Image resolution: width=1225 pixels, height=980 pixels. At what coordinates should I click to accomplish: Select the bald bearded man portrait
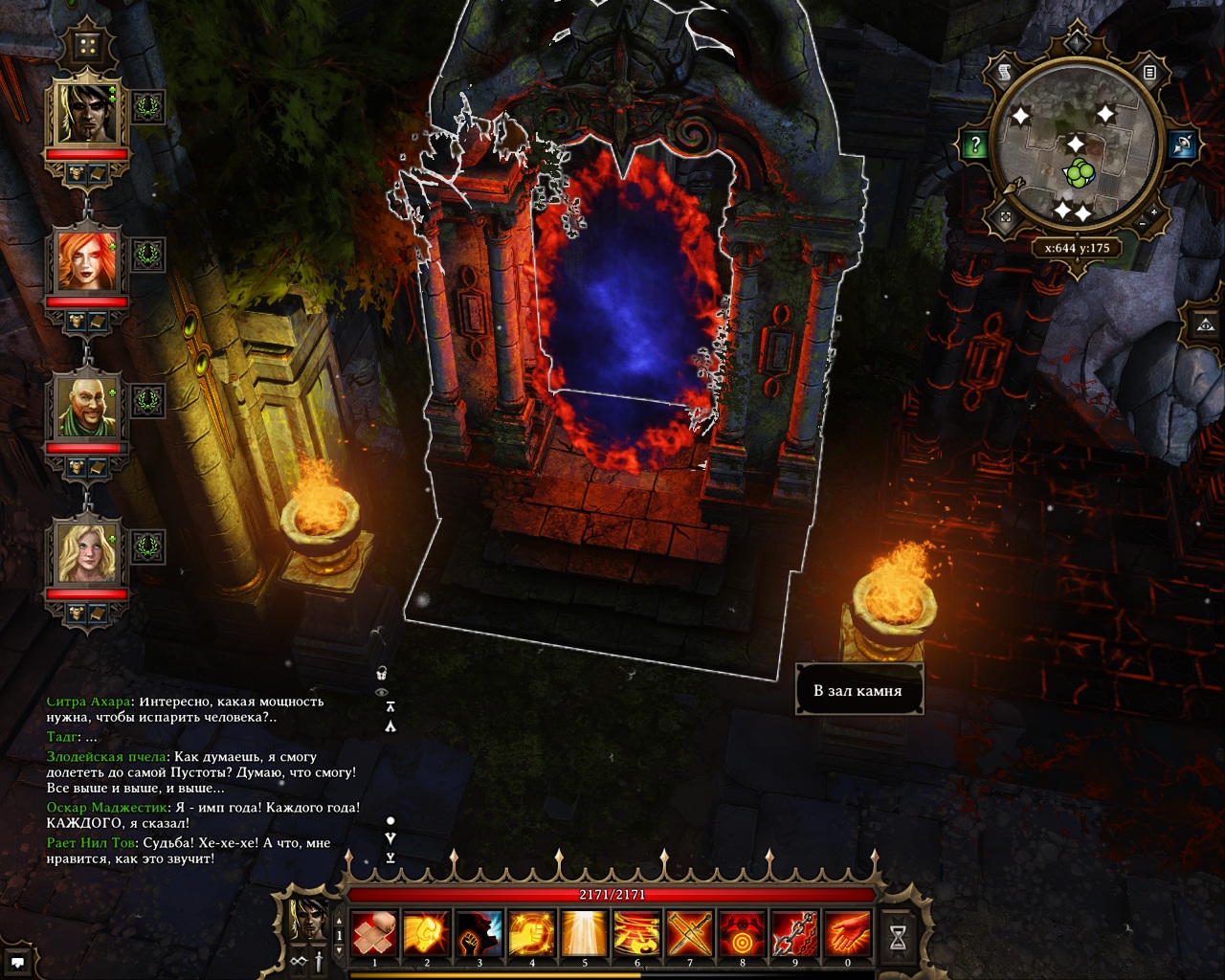(x=87, y=406)
